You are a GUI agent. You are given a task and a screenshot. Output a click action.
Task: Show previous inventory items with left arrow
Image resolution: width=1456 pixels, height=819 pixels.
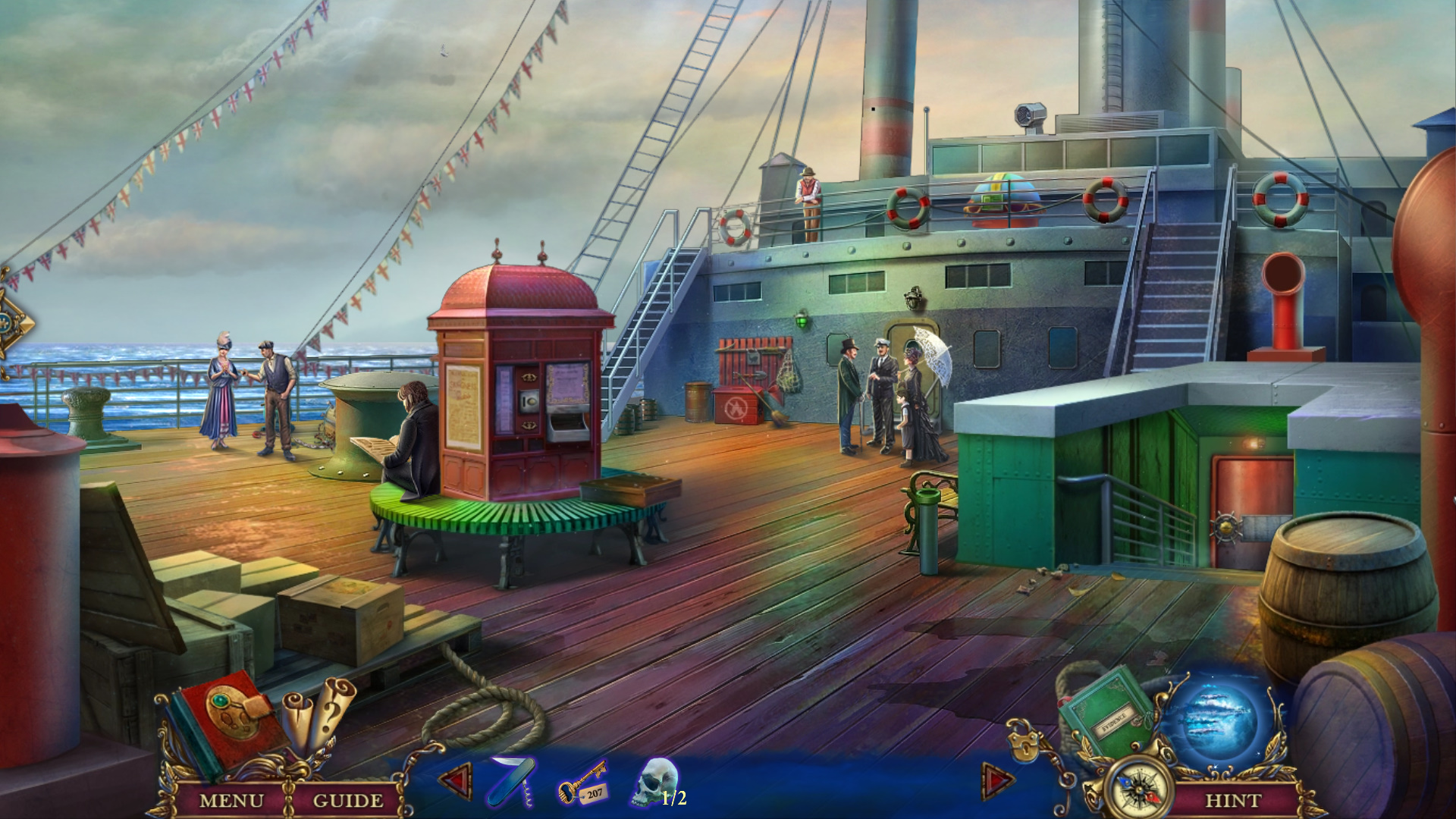point(456,781)
